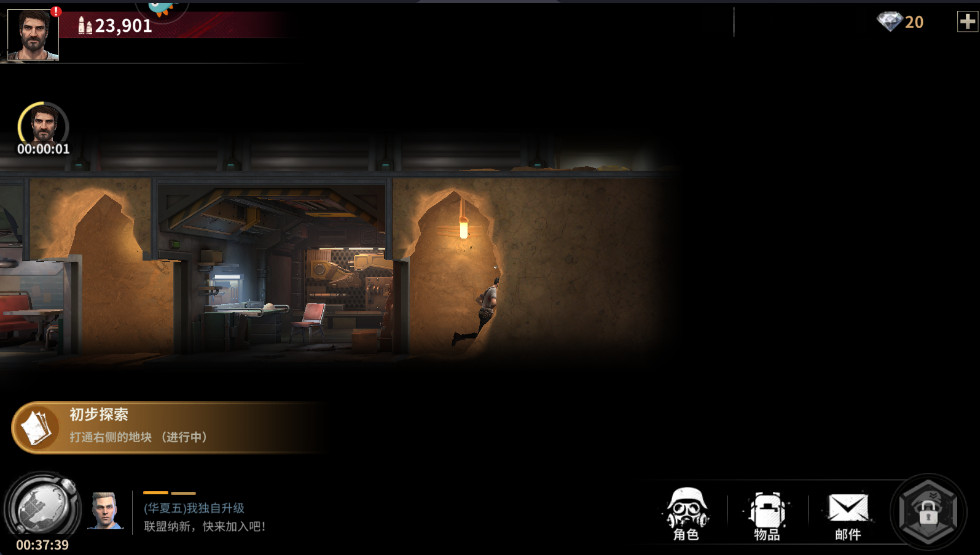Open the 邮件 mail inbox

point(848,514)
